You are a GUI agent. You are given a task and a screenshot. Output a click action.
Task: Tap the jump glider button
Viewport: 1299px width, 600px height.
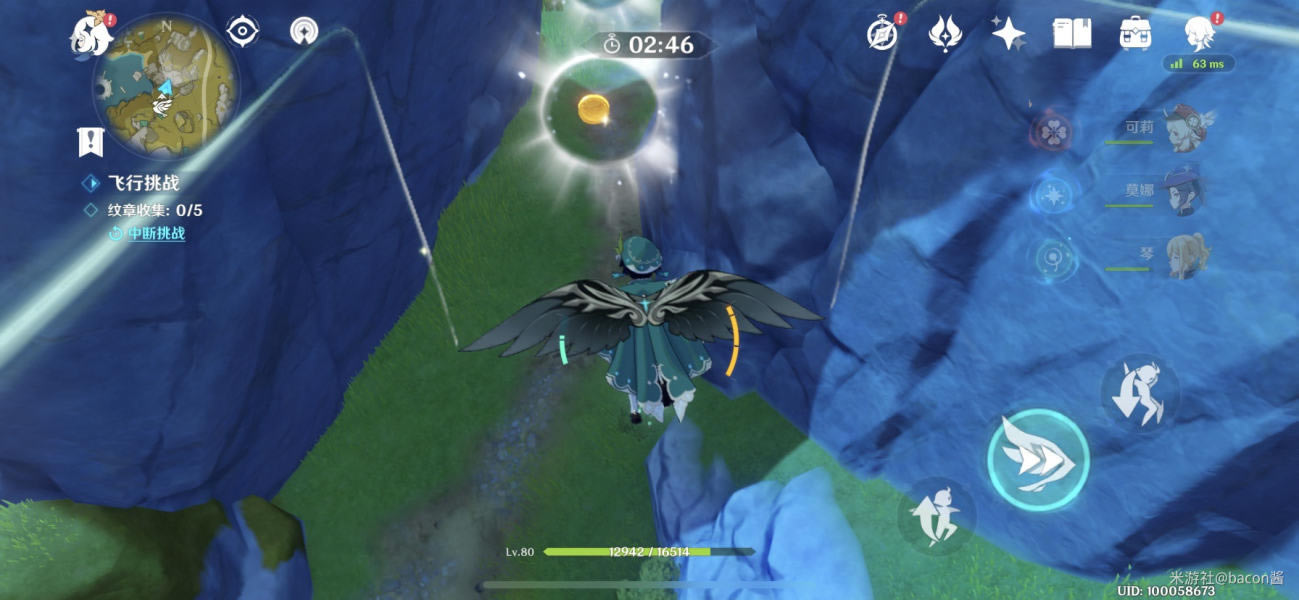(936, 515)
